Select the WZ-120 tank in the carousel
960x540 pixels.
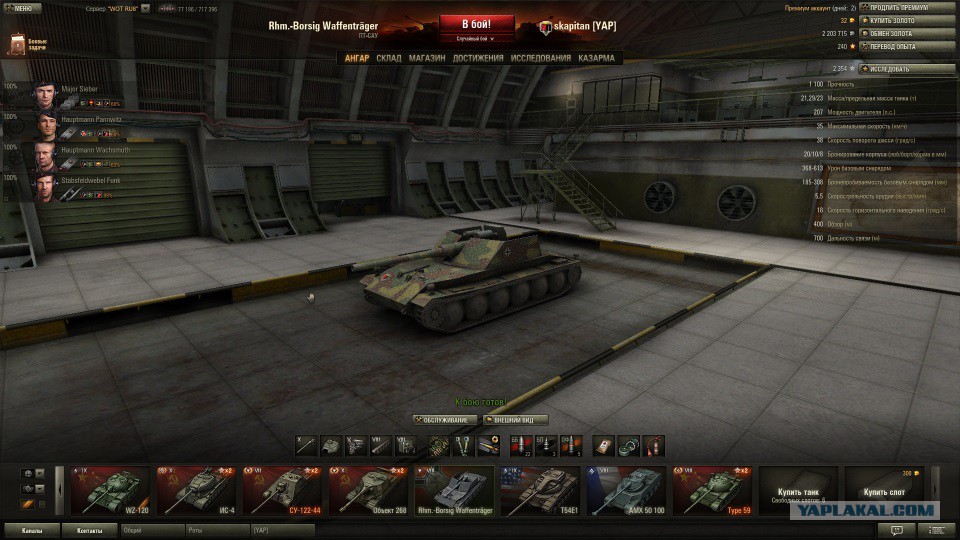click(x=109, y=489)
